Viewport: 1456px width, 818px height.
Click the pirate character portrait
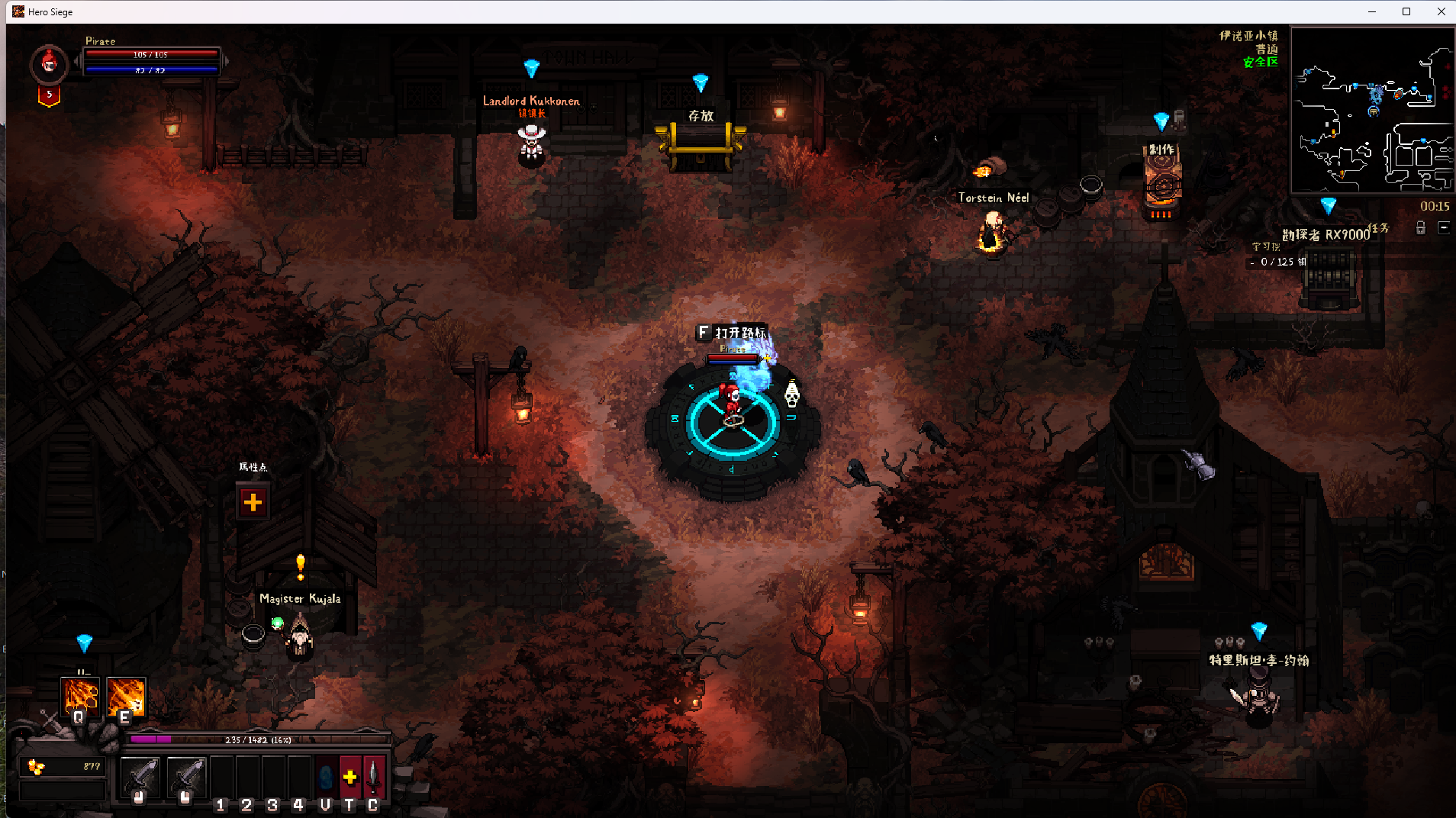50,63
